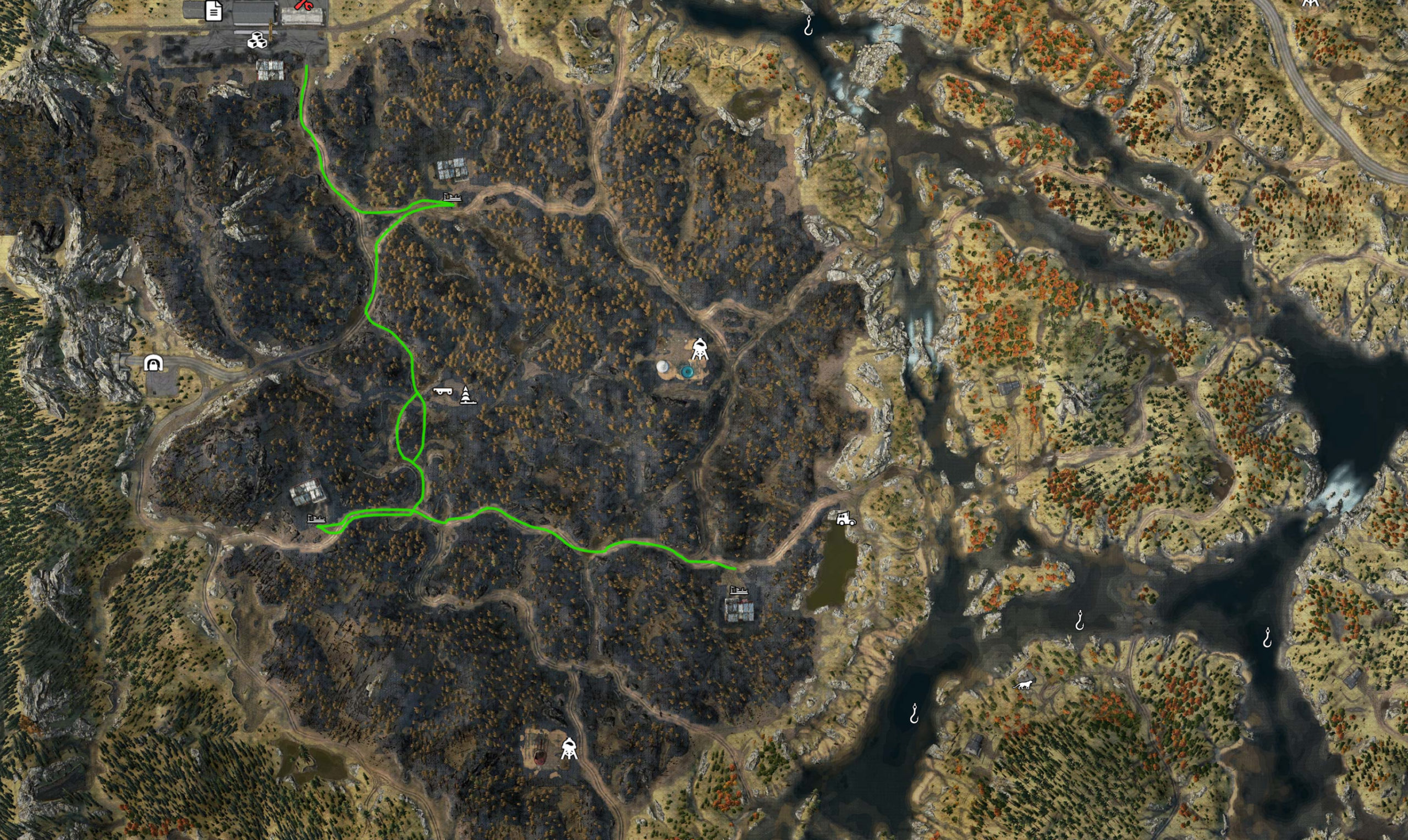Click the stacked cubes warehouse marker
The width and height of the screenshot is (1408, 840).
[x=257, y=40]
